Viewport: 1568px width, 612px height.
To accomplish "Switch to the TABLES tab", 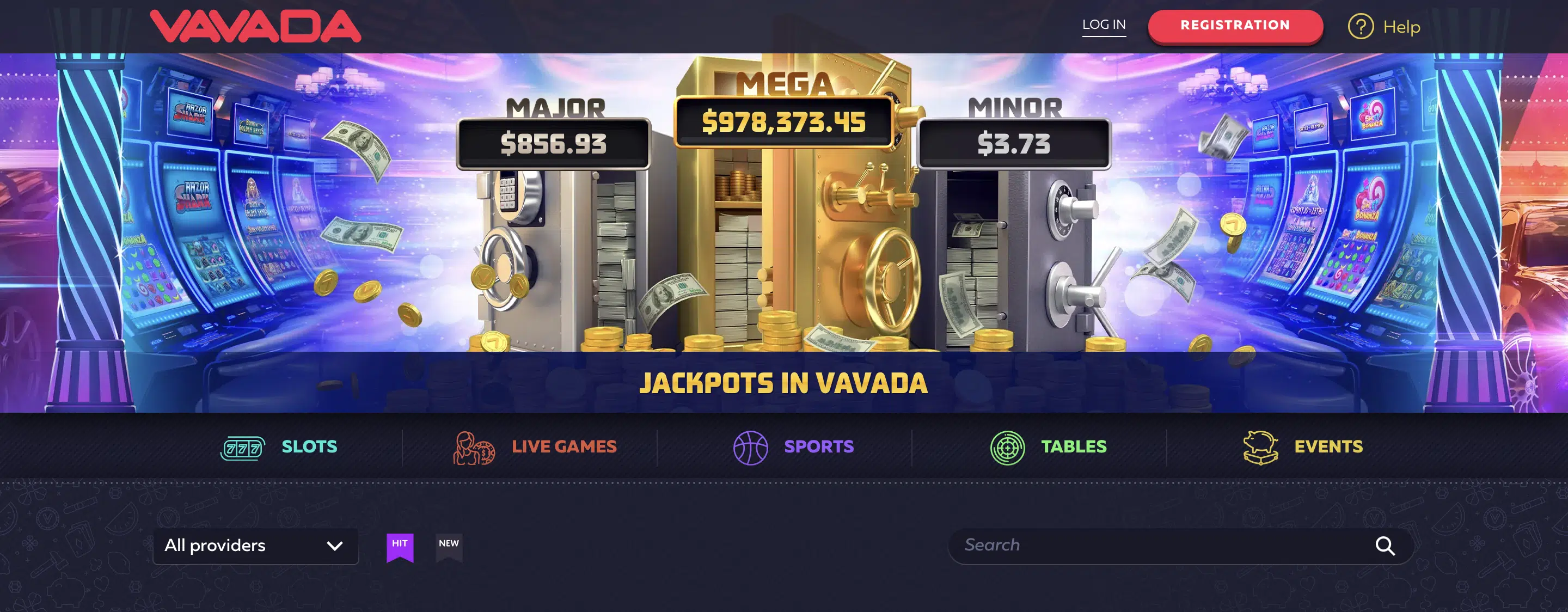I will pyautogui.click(x=1073, y=446).
